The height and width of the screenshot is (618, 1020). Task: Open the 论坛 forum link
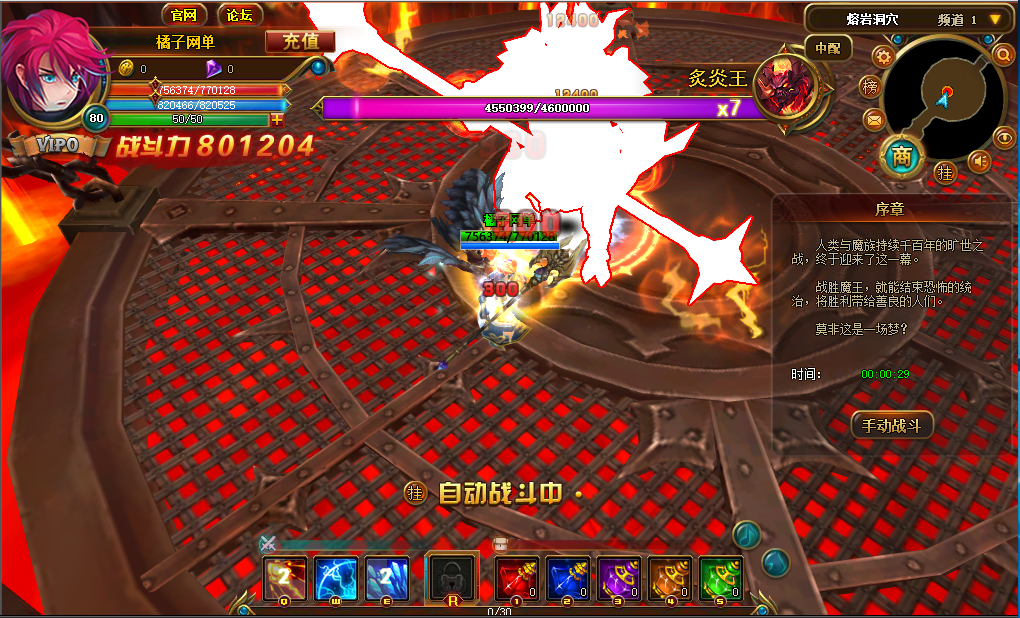click(x=240, y=15)
